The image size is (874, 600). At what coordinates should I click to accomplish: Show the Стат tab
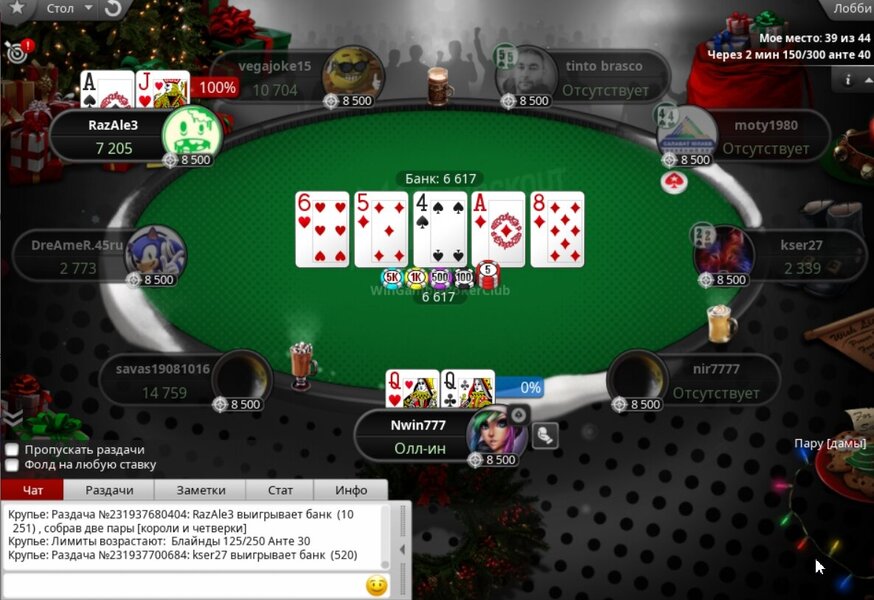click(281, 490)
